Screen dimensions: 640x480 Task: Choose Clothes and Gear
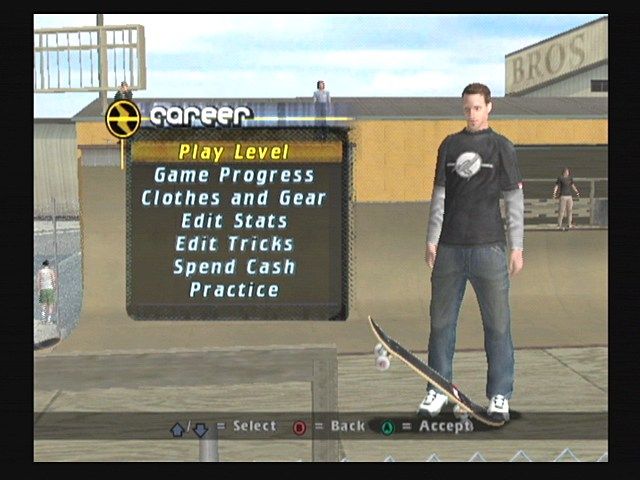pos(234,198)
